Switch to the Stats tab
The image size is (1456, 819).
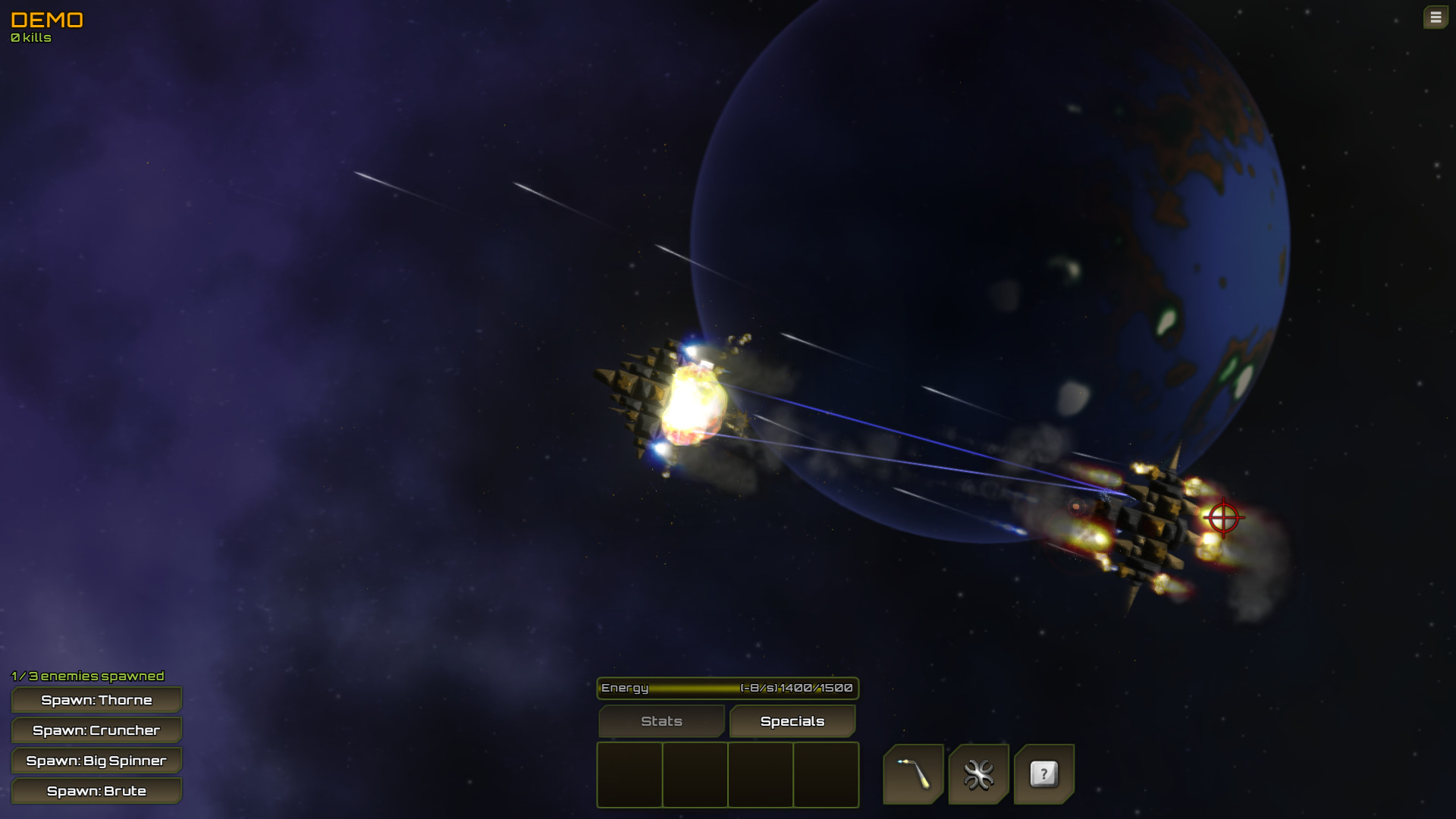point(661,721)
